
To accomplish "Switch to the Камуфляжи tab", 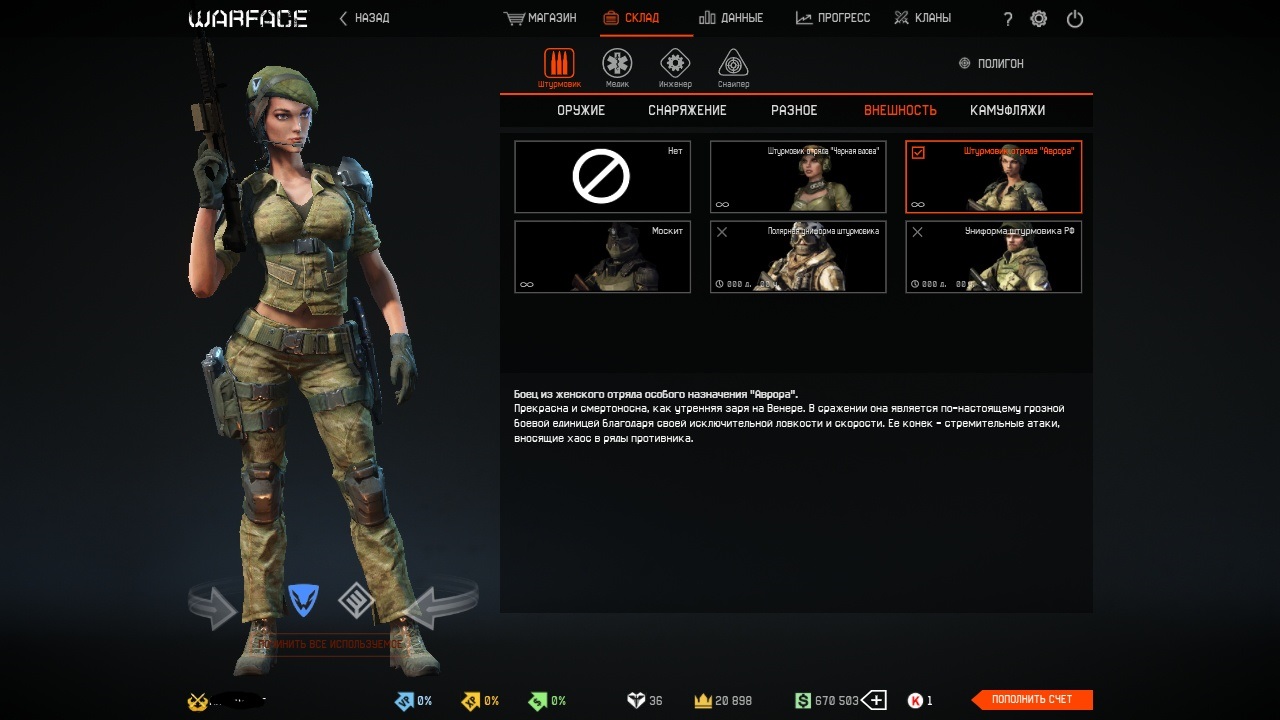I will click(x=1007, y=110).
